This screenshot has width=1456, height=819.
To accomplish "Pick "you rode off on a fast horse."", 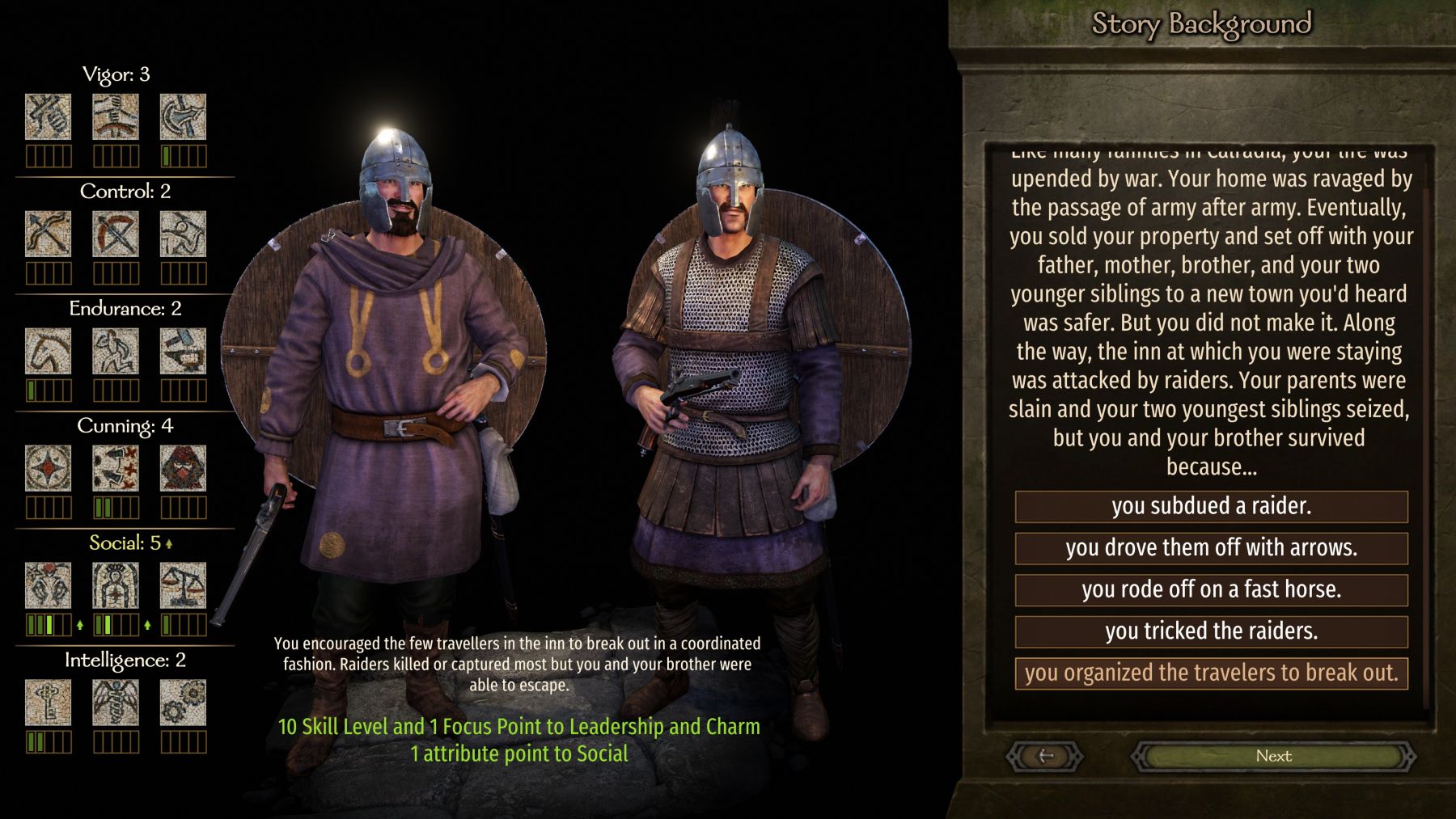I will point(1211,589).
